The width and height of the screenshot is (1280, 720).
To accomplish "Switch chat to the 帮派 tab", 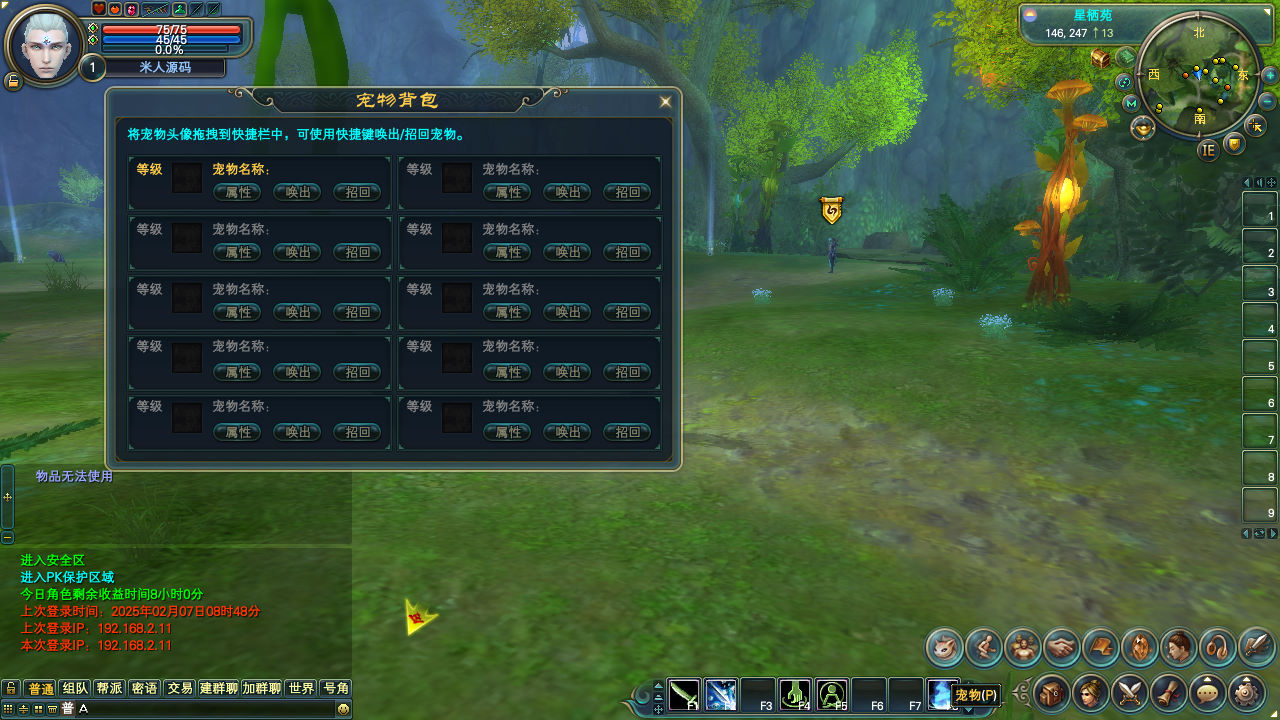I will point(109,688).
